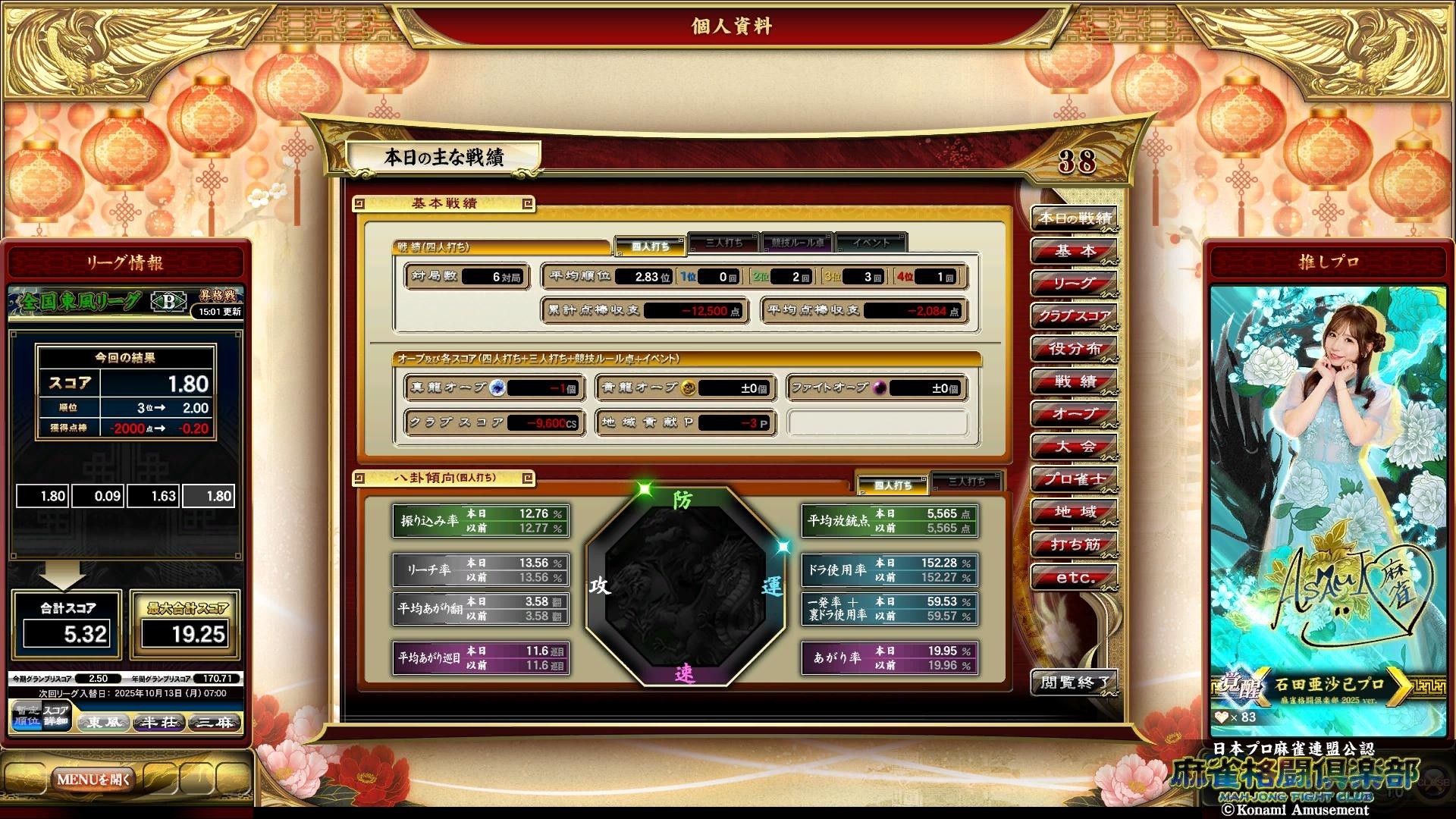The width and height of the screenshot is (1456, 819).
Task: Open the 打ち筋 stats panel
Action: click(x=1074, y=543)
